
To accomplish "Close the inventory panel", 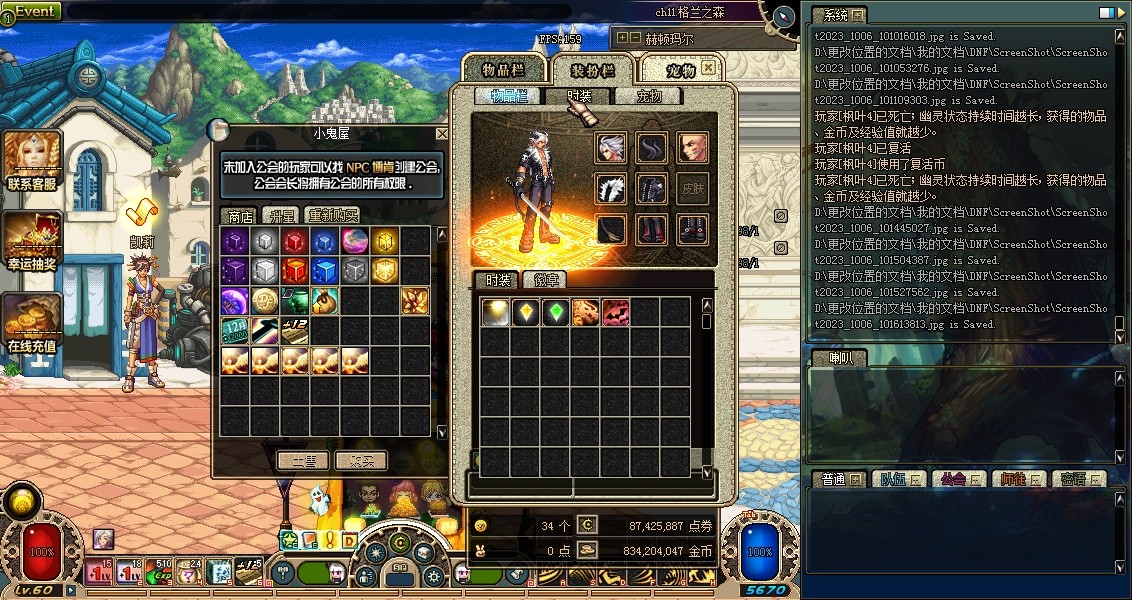I will click(x=708, y=68).
